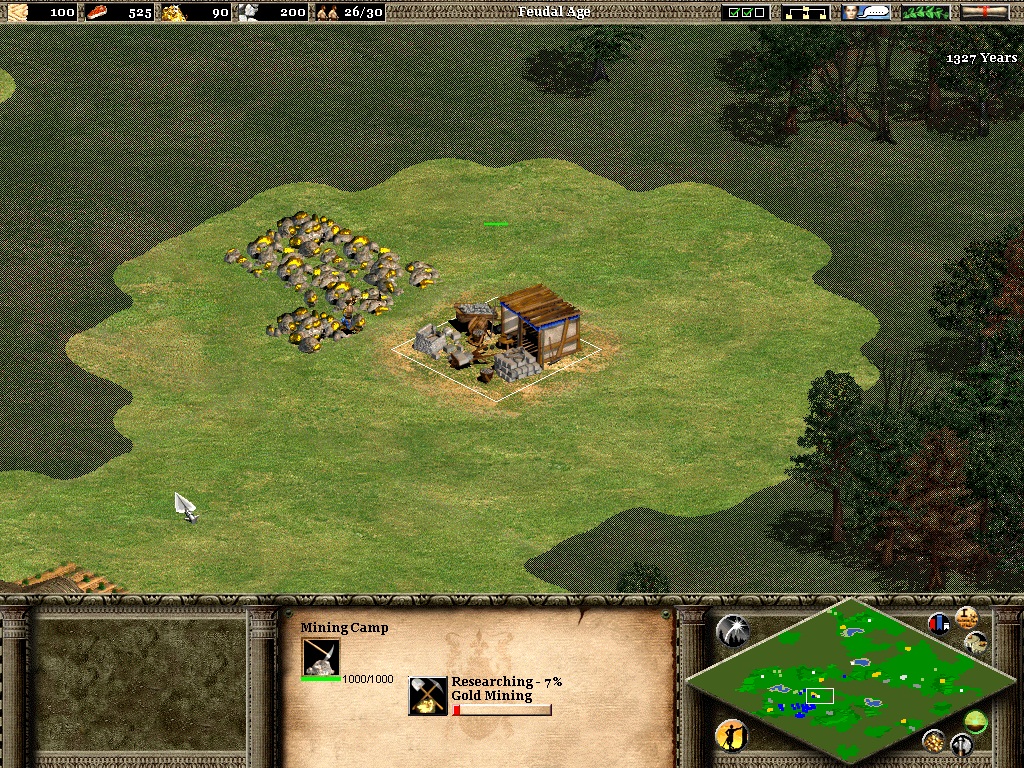Switch minimap to economic resource mode
1024x768 pixels.
(x=934, y=741)
